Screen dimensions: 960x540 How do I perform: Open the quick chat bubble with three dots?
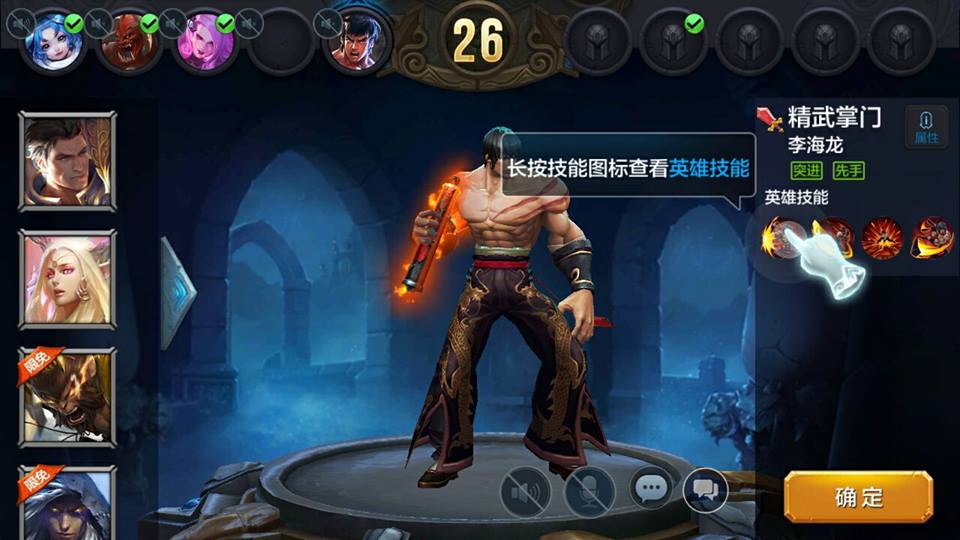coord(651,489)
